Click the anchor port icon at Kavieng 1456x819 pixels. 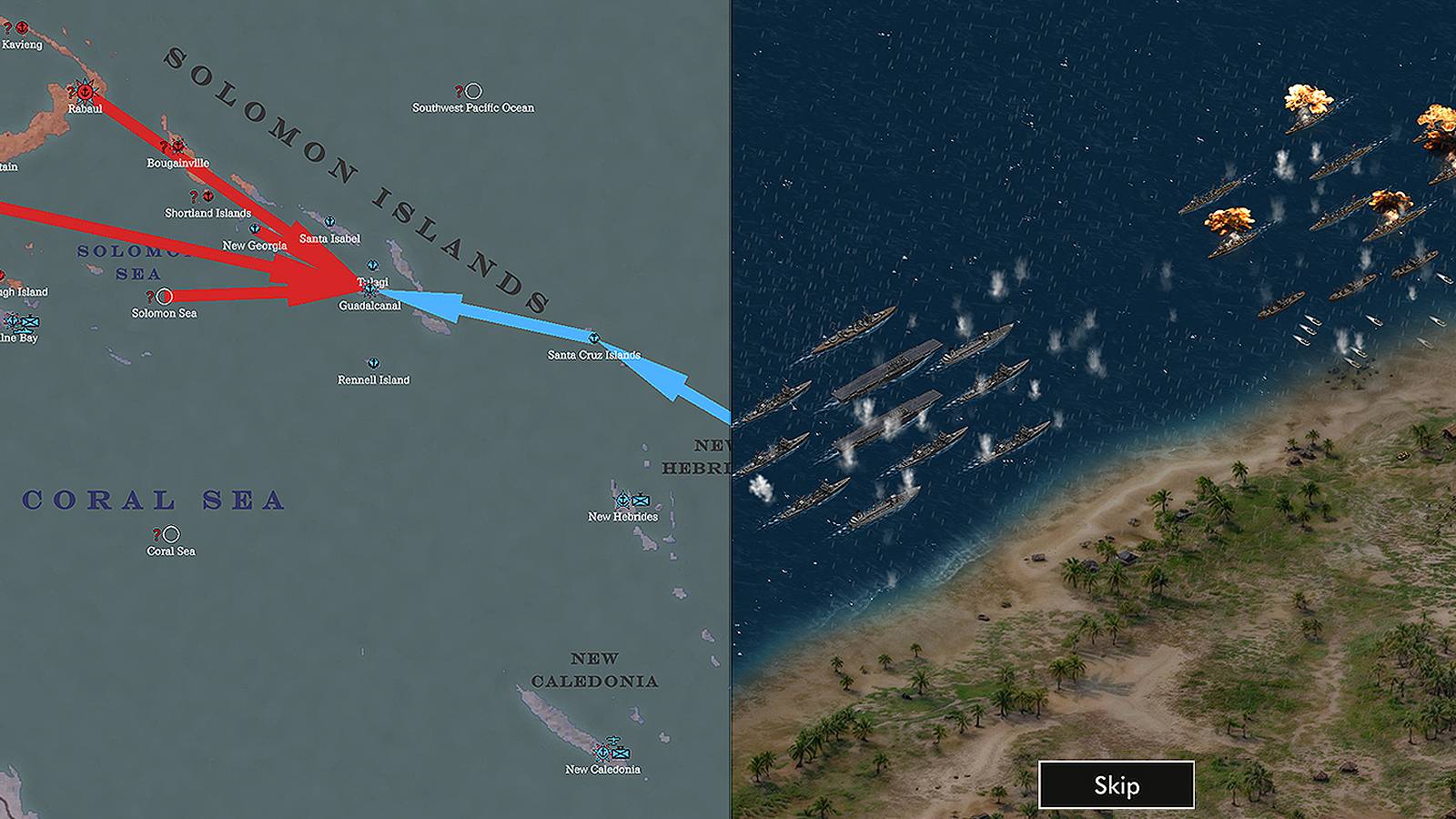pyautogui.click(x=21, y=27)
